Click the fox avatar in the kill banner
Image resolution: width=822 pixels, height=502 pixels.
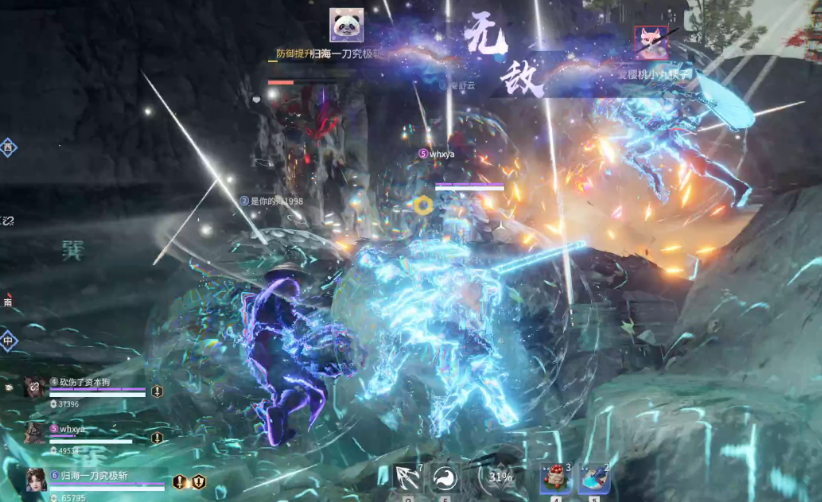(x=651, y=43)
